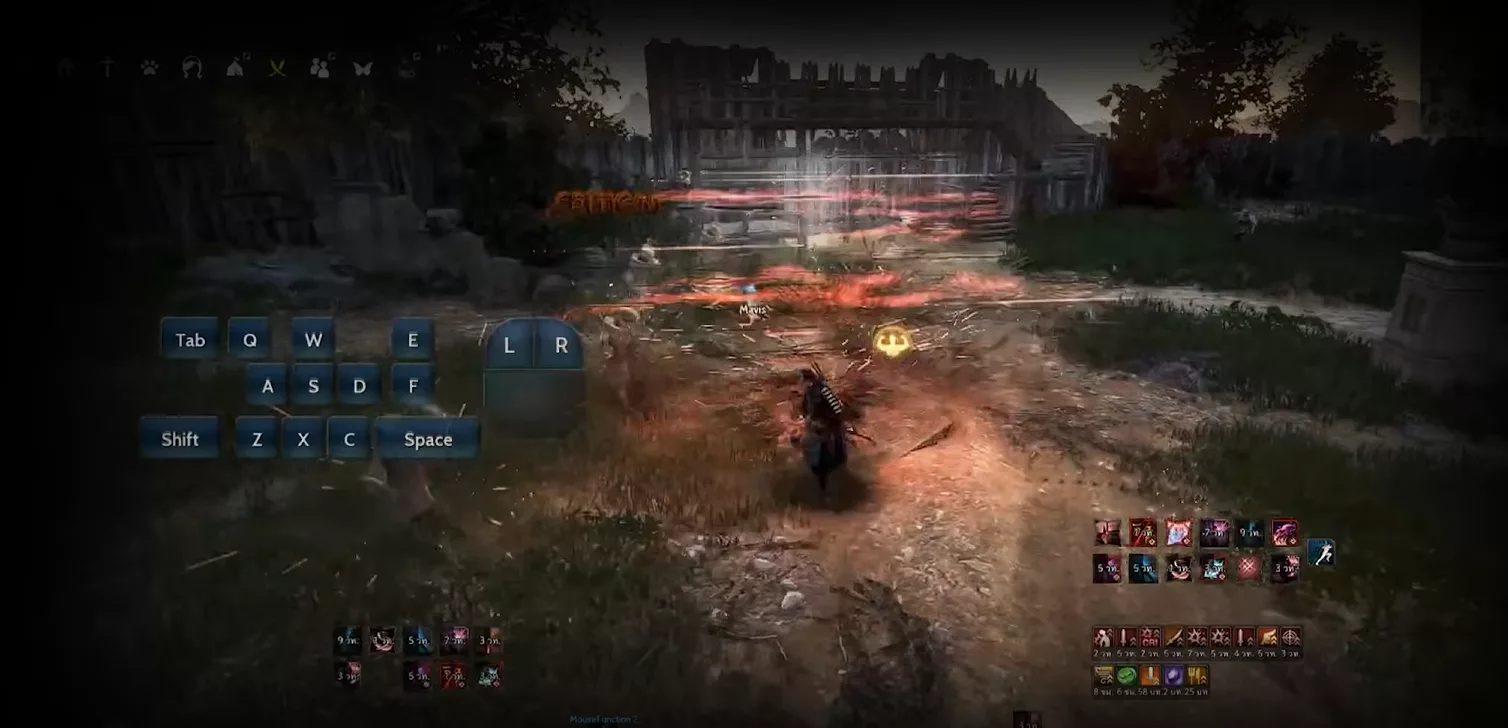Click the fork-and-knife food buff icon
Viewport: 1508px width, 728px height.
pyautogui.click(x=1196, y=675)
